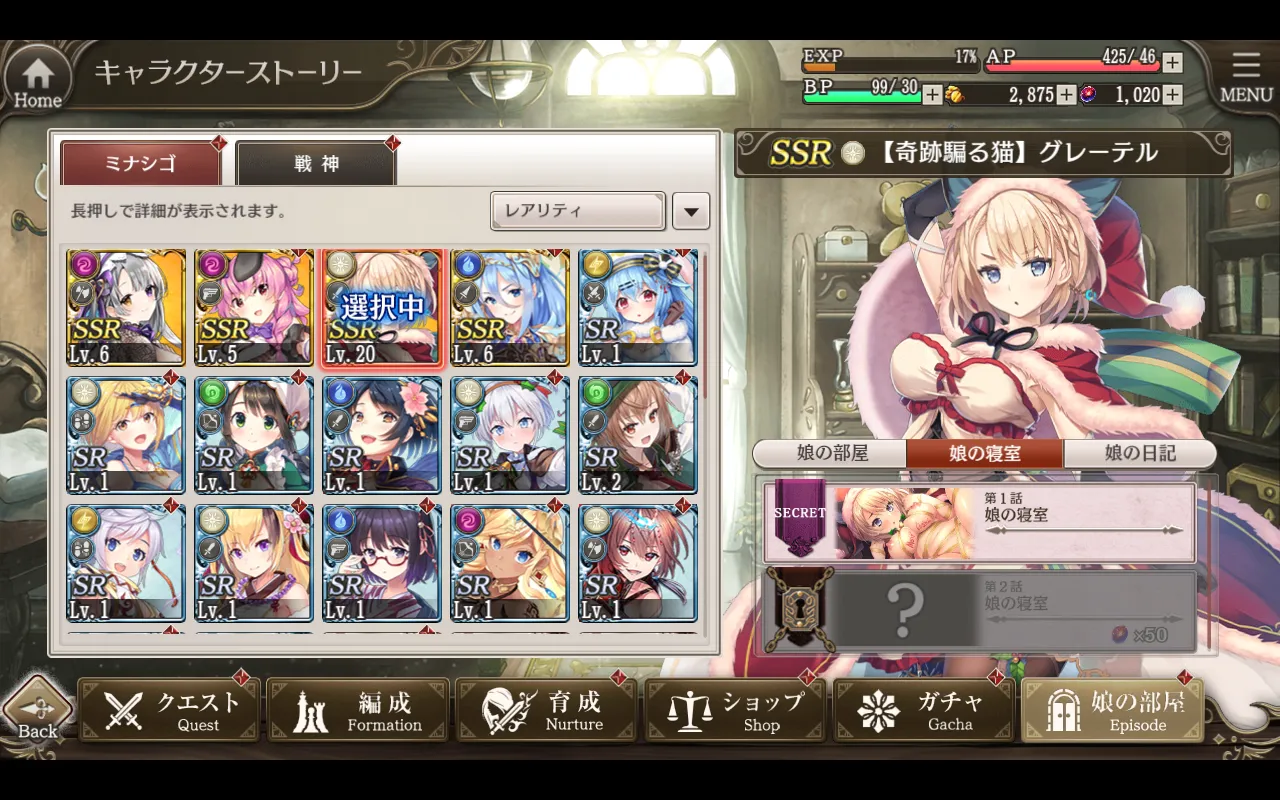Open the レアリティ sort dropdown
The height and width of the screenshot is (800, 1280).
pyautogui.click(x=578, y=211)
